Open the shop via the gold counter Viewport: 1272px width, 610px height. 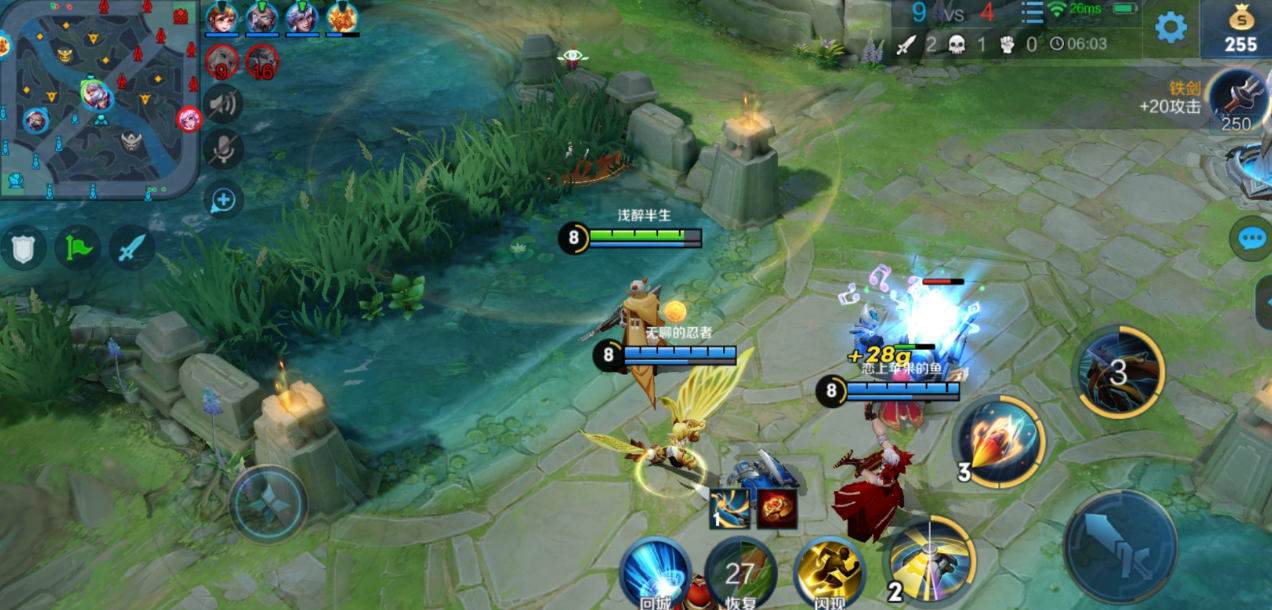pos(1240,30)
